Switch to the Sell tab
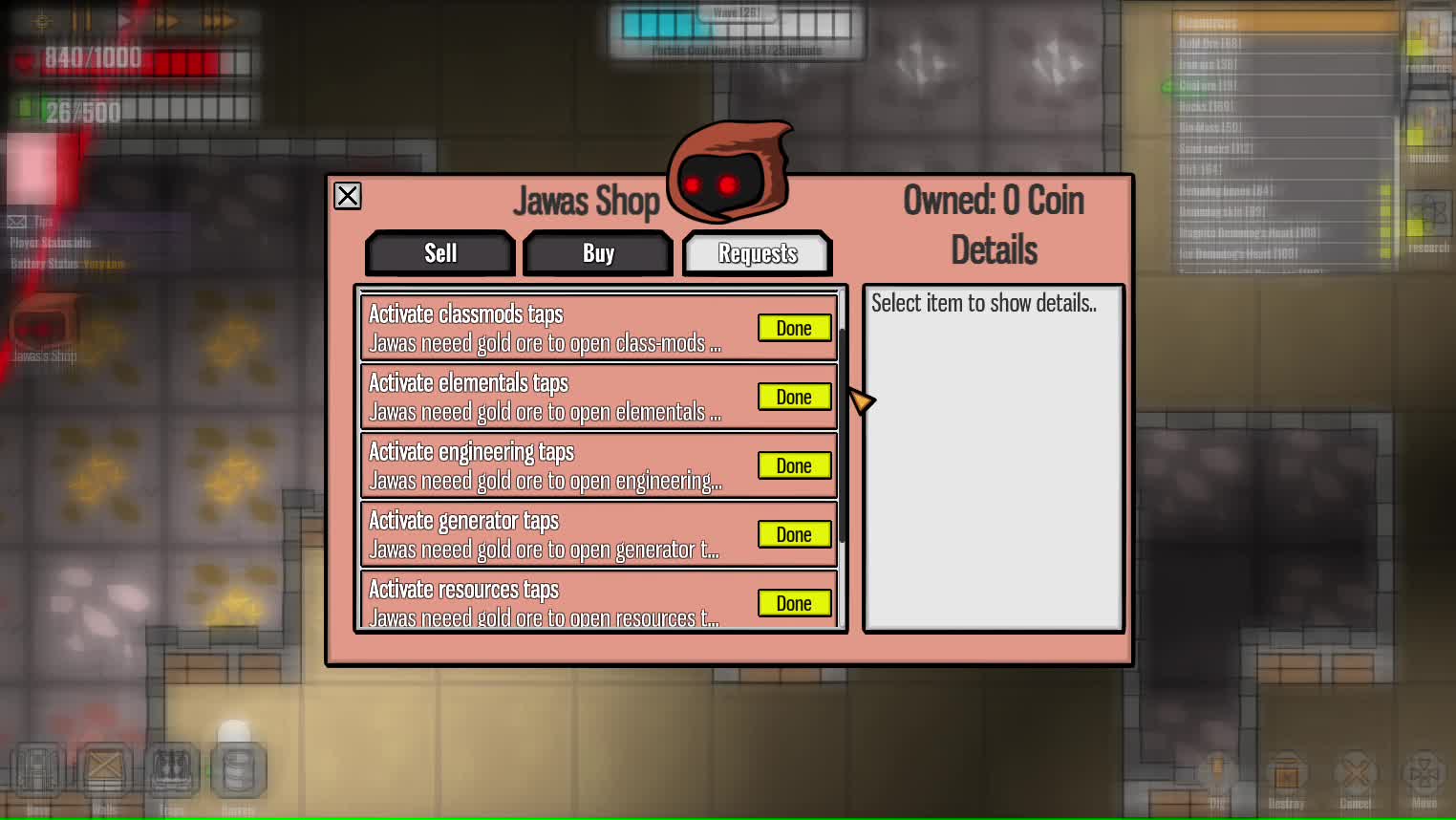 (439, 252)
